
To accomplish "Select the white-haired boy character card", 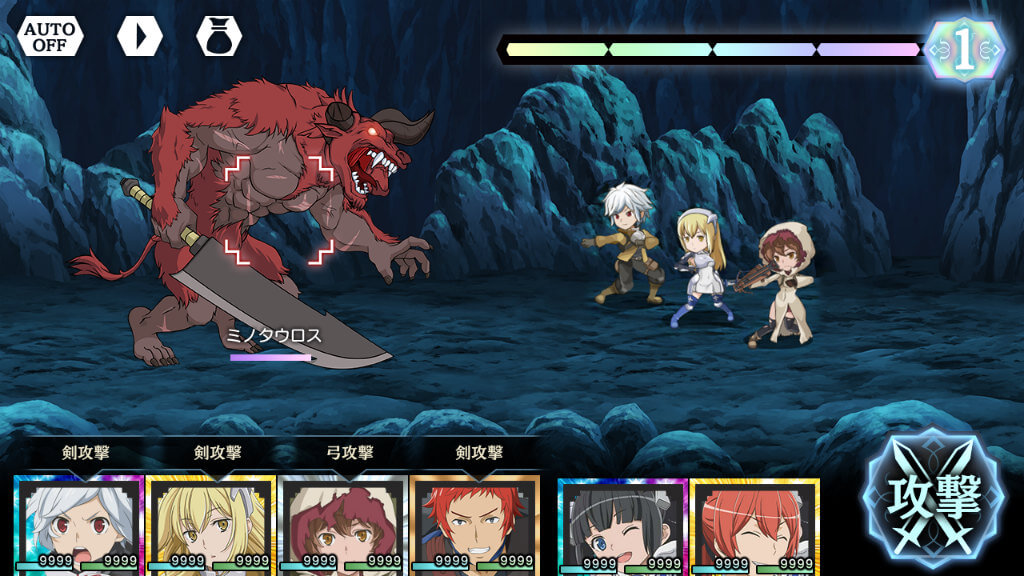I will 79,525.
